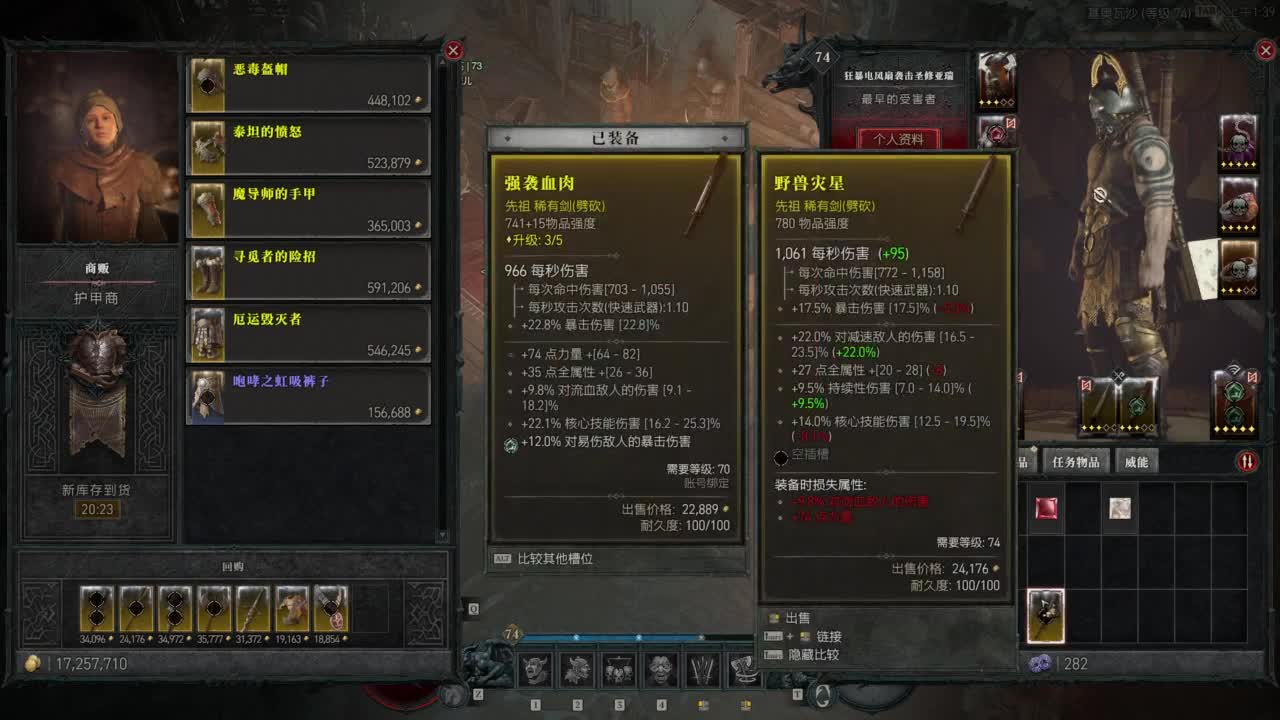1280x720 pixels.
Task: Click the axe skill icon on the action bar
Action: (x=742, y=670)
